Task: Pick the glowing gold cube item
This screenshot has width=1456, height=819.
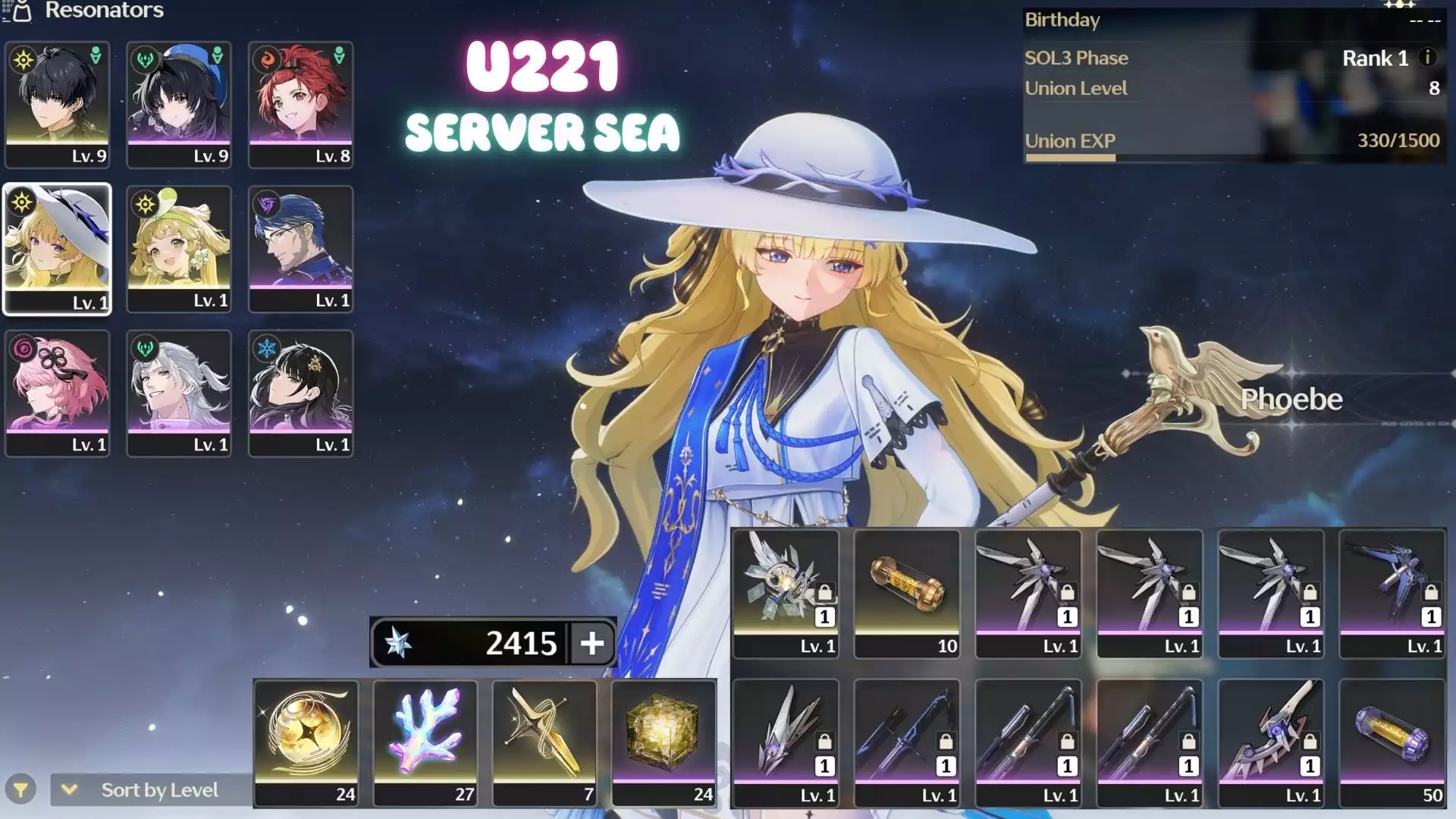Action: 664,742
